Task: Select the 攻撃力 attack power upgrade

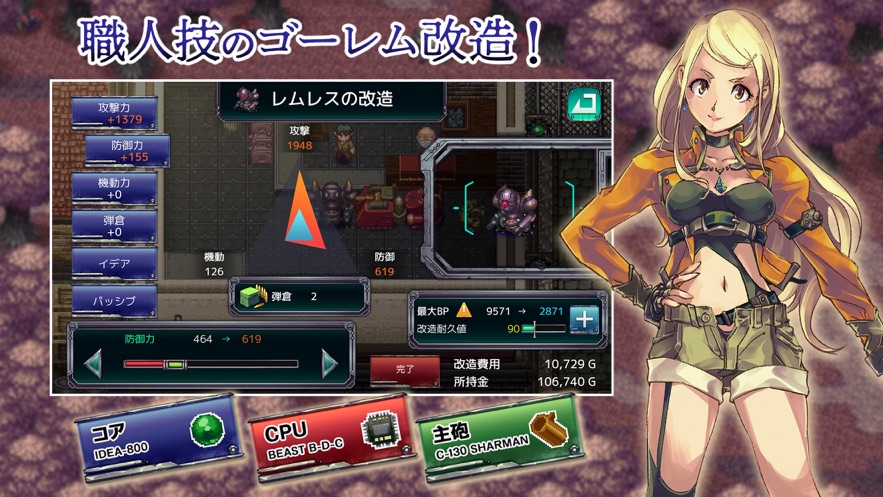Action: coord(113,113)
